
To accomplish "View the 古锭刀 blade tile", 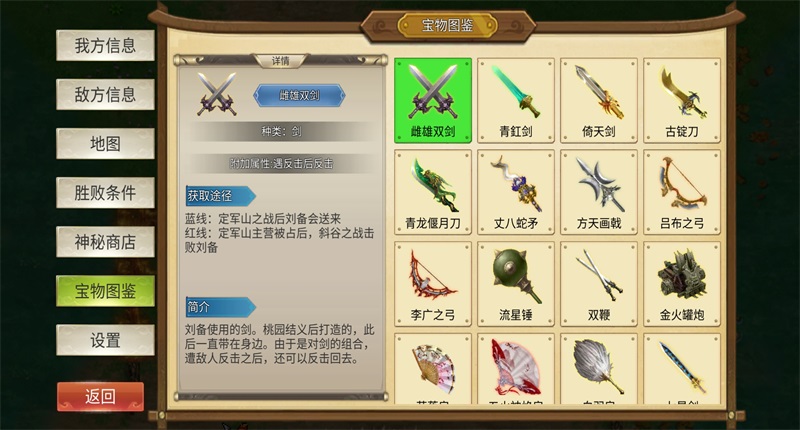I will 682,100.
